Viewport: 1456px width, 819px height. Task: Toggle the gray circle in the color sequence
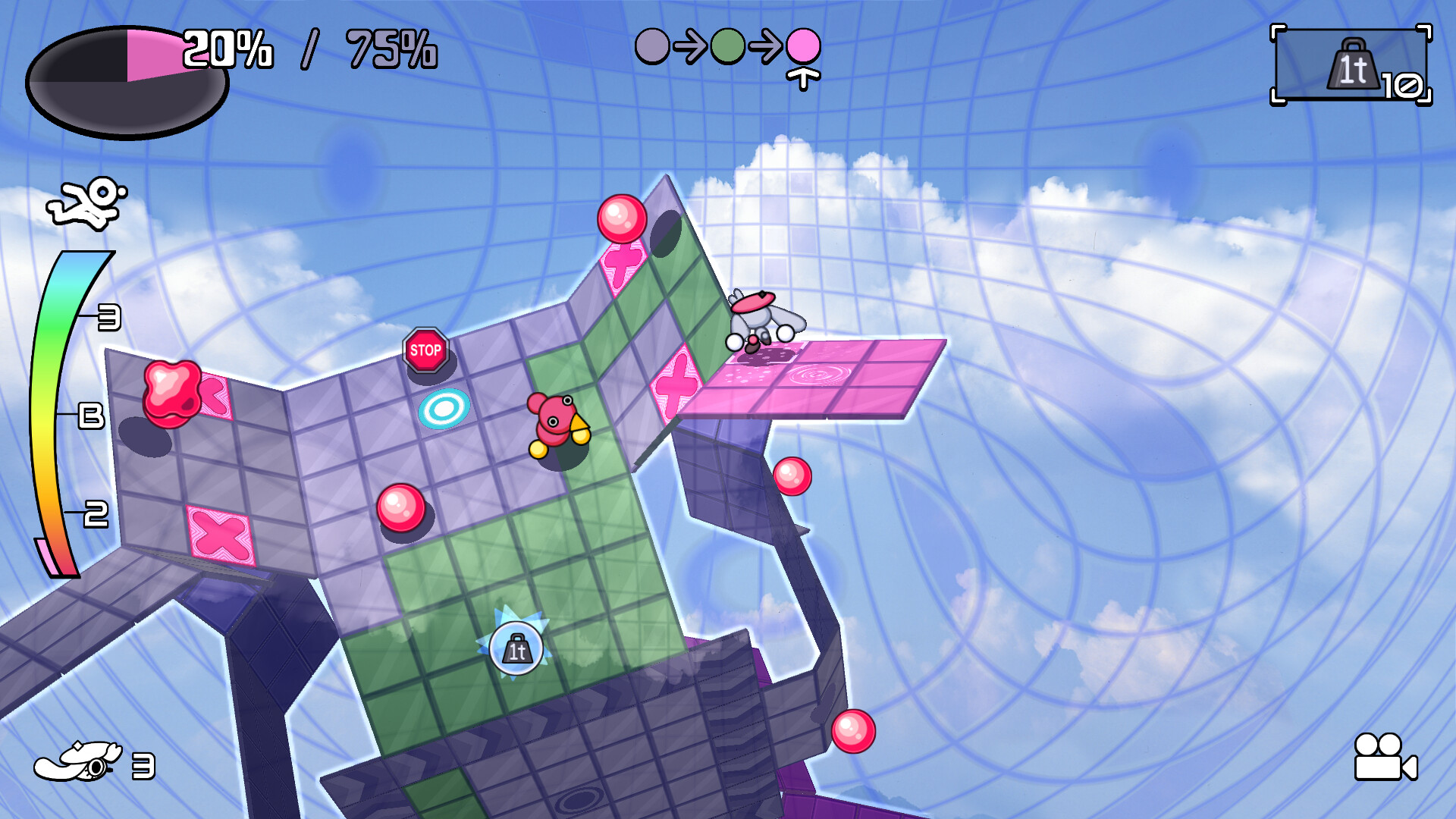[651, 47]
